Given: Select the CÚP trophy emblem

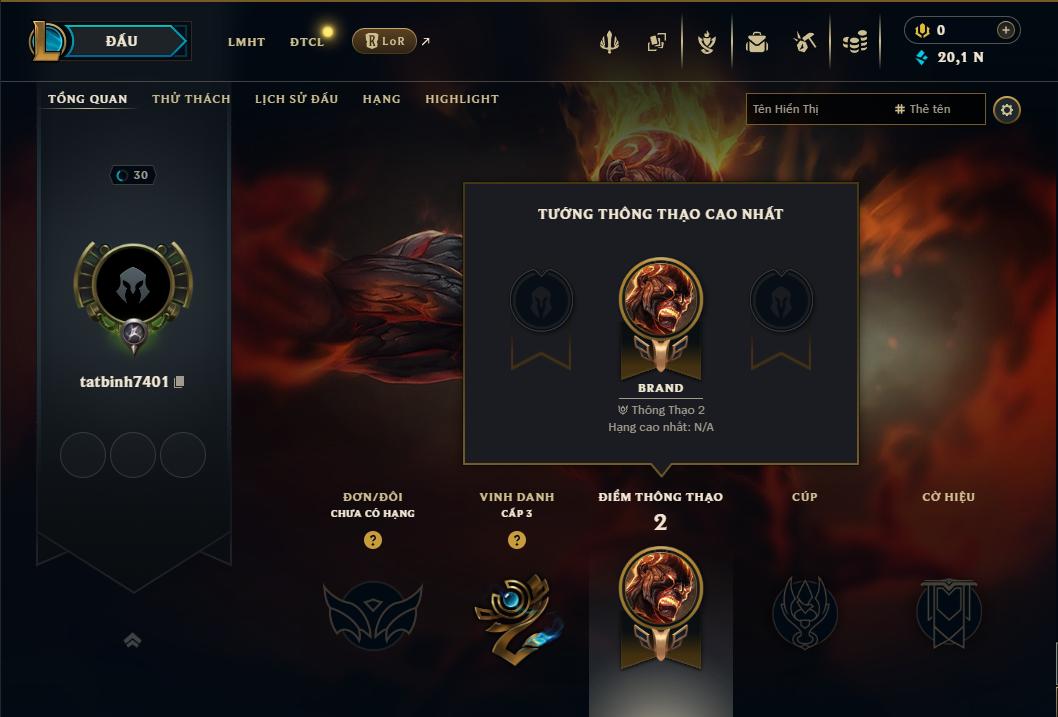Looking at the screenshot, I should (804, 612).
